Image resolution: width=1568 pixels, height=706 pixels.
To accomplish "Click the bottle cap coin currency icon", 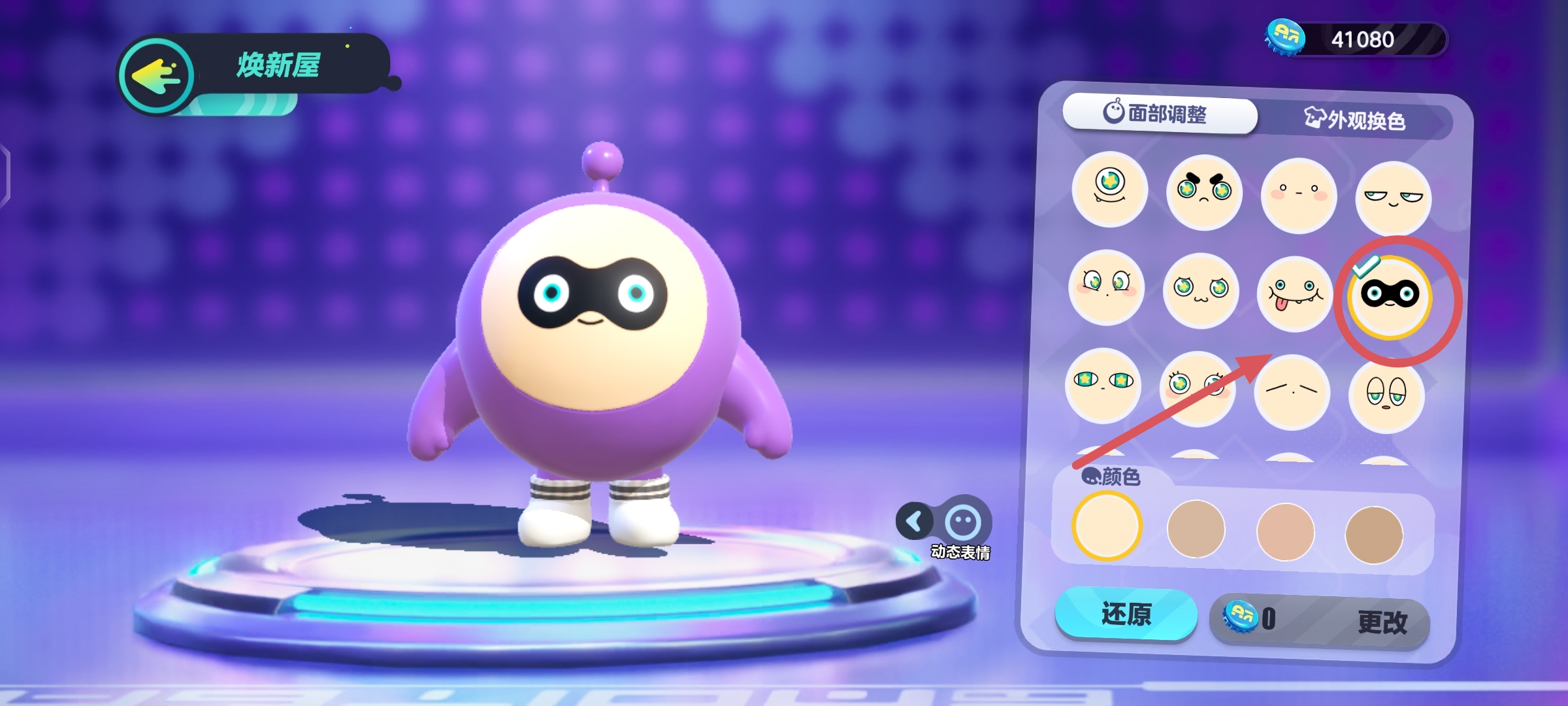I will click(1285, 38).
